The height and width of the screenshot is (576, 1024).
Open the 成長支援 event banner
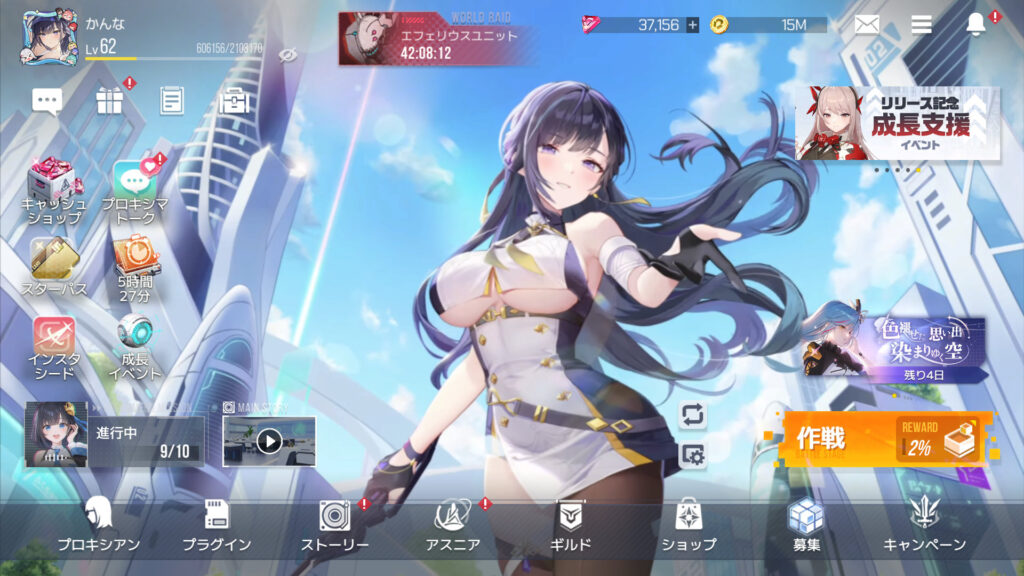(x=897, y=123)
